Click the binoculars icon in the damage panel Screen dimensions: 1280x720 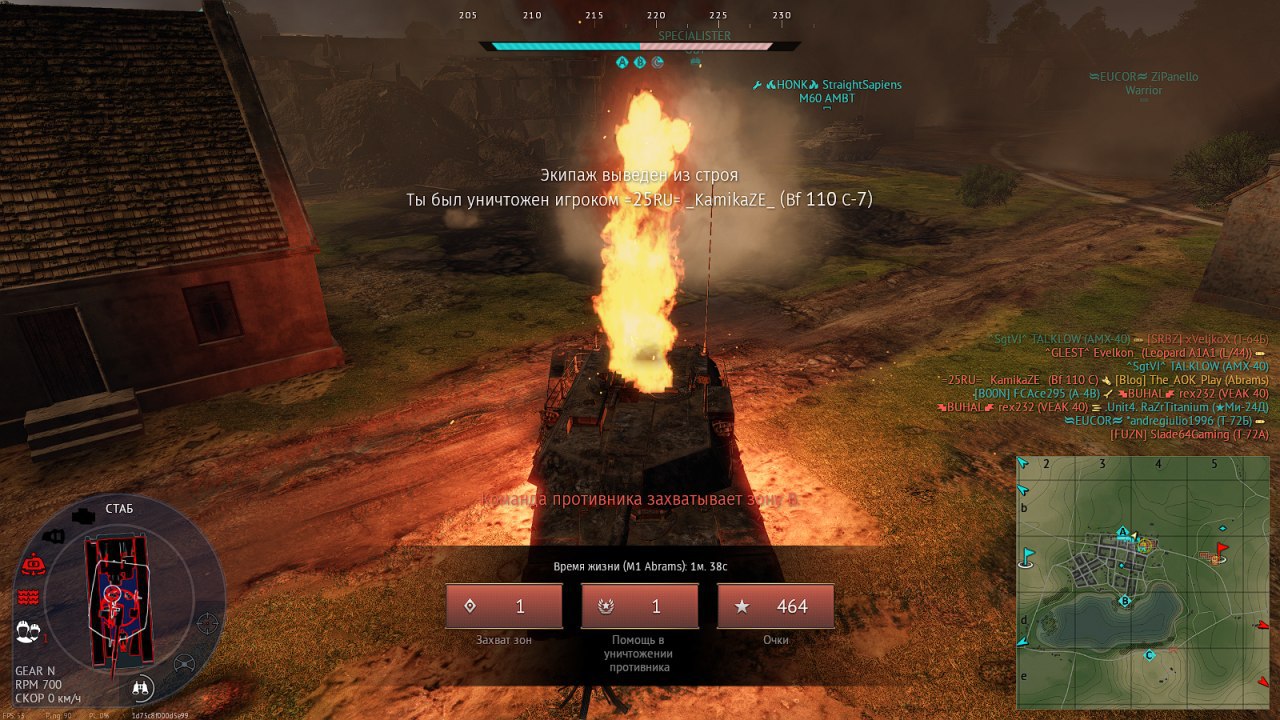click(141, 688)
